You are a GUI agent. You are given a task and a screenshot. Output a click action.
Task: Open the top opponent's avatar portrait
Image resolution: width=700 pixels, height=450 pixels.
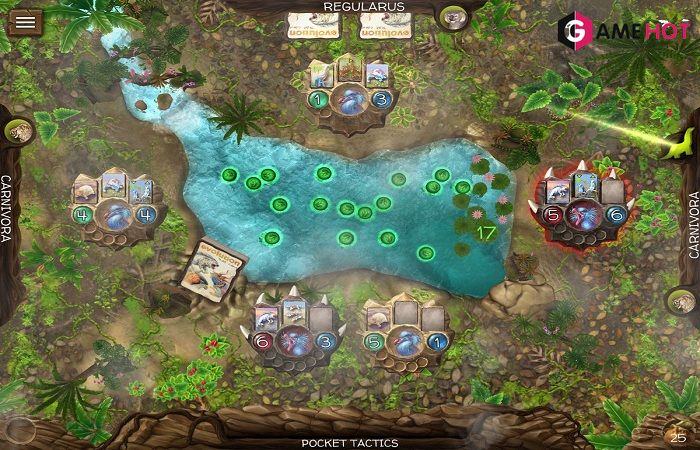point(453,18)
